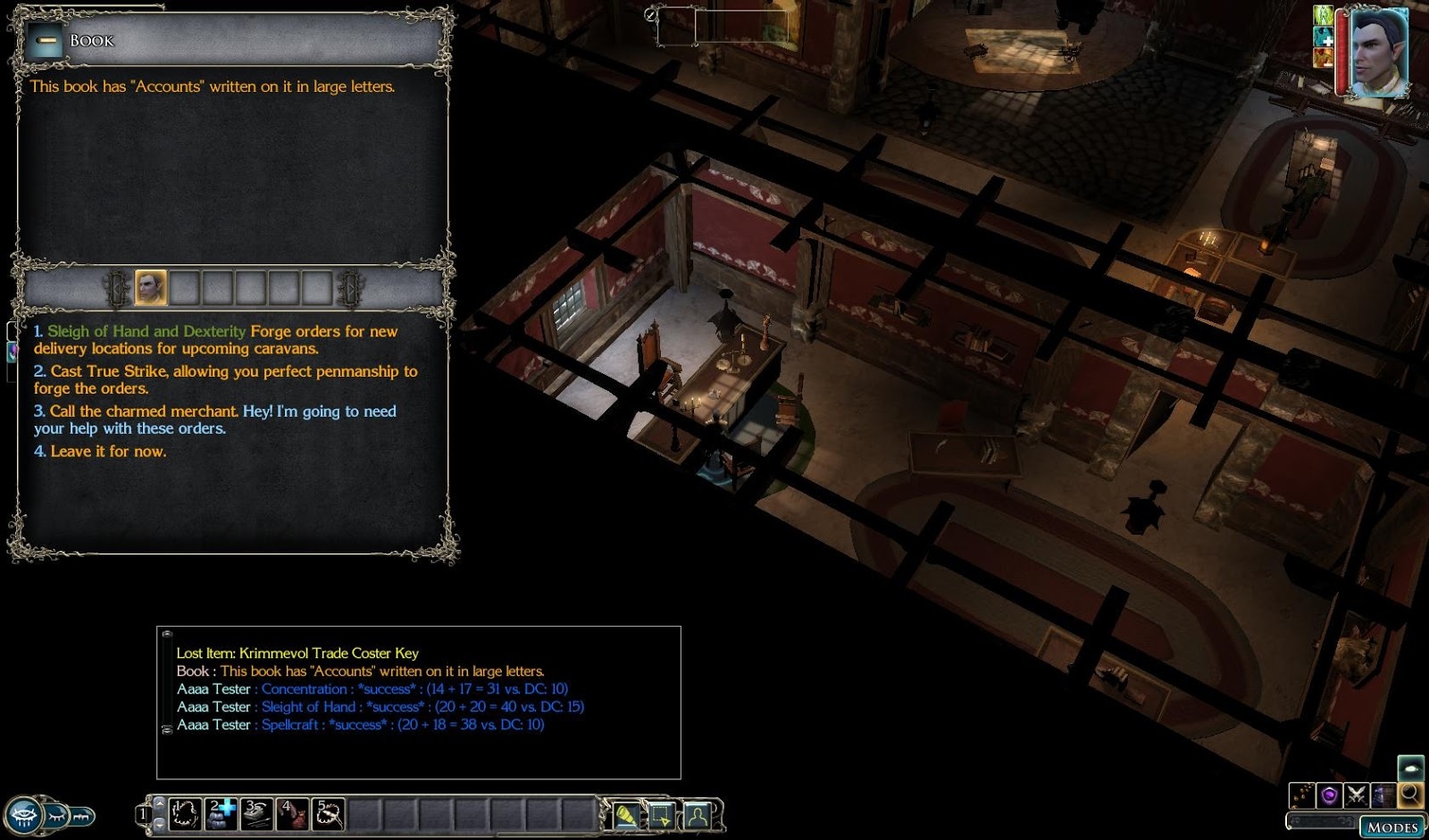This screenshot has width=1429, height=840.
Task: Select the elf speaker portrait in dialogue bar
Action: (150, 288)
